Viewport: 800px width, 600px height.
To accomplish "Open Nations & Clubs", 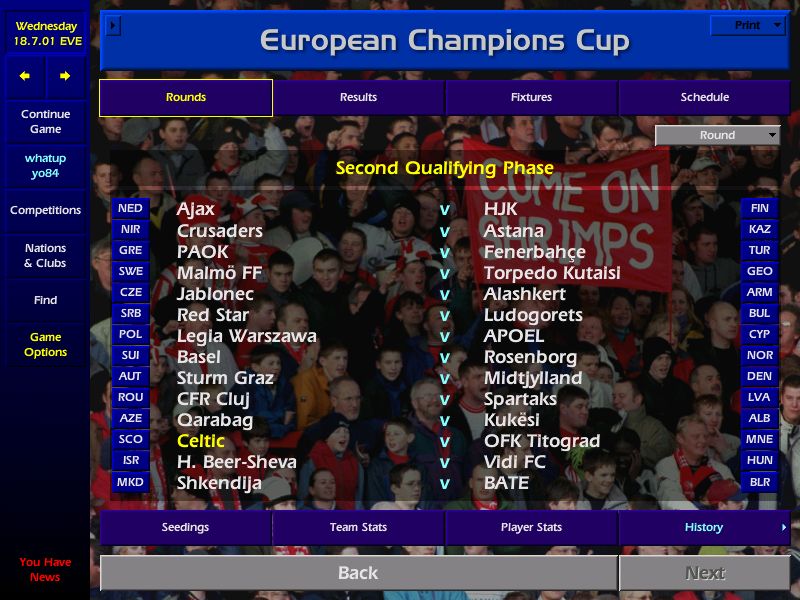I will pyautogui.click(x=45, y=255).
